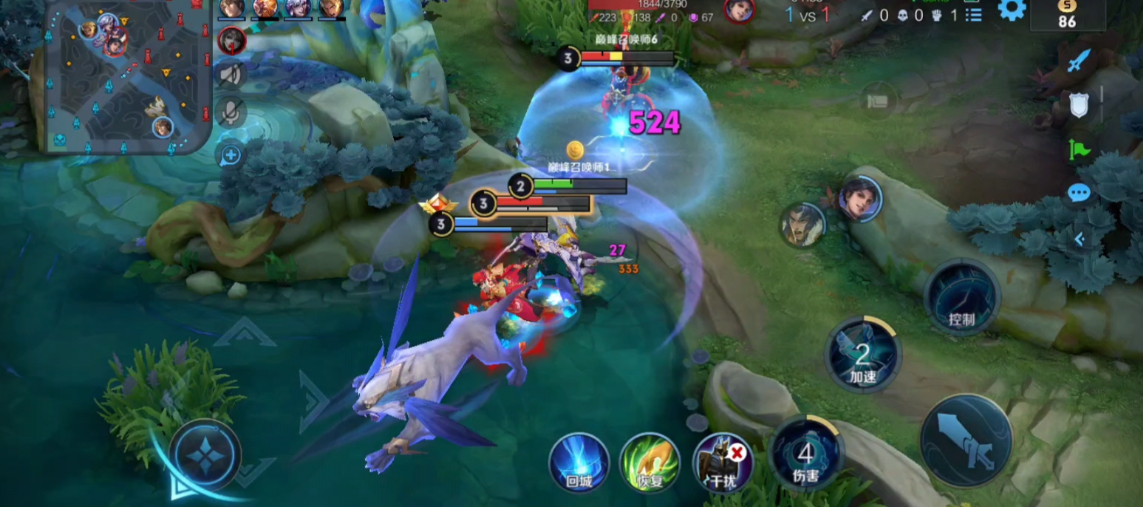Tap the movement joystick center
Viewport: 1143px width, 507px height.
pyautogui.click(x=204, y=455)
